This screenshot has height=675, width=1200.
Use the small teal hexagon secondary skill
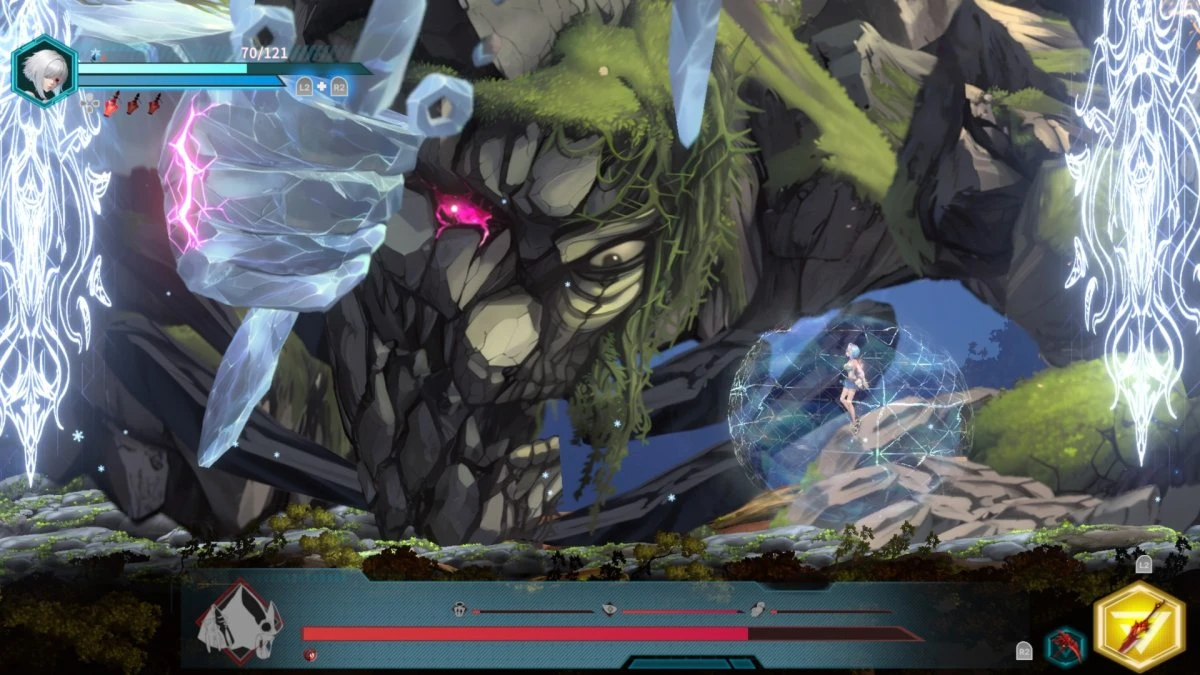coord(1064,646)
